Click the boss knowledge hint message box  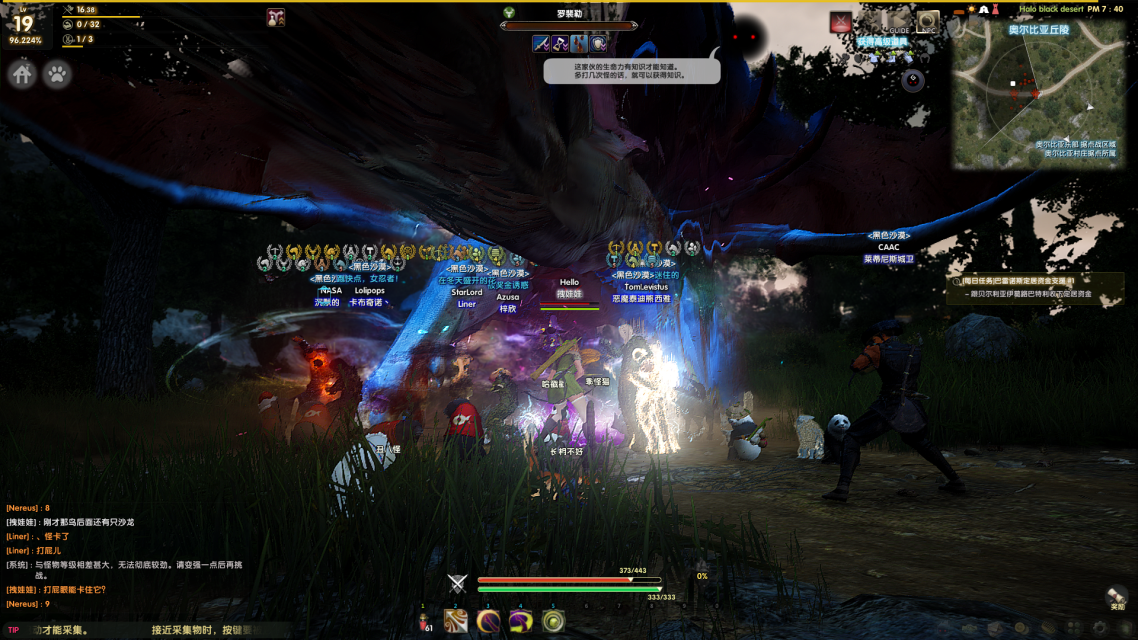(631, 70)
